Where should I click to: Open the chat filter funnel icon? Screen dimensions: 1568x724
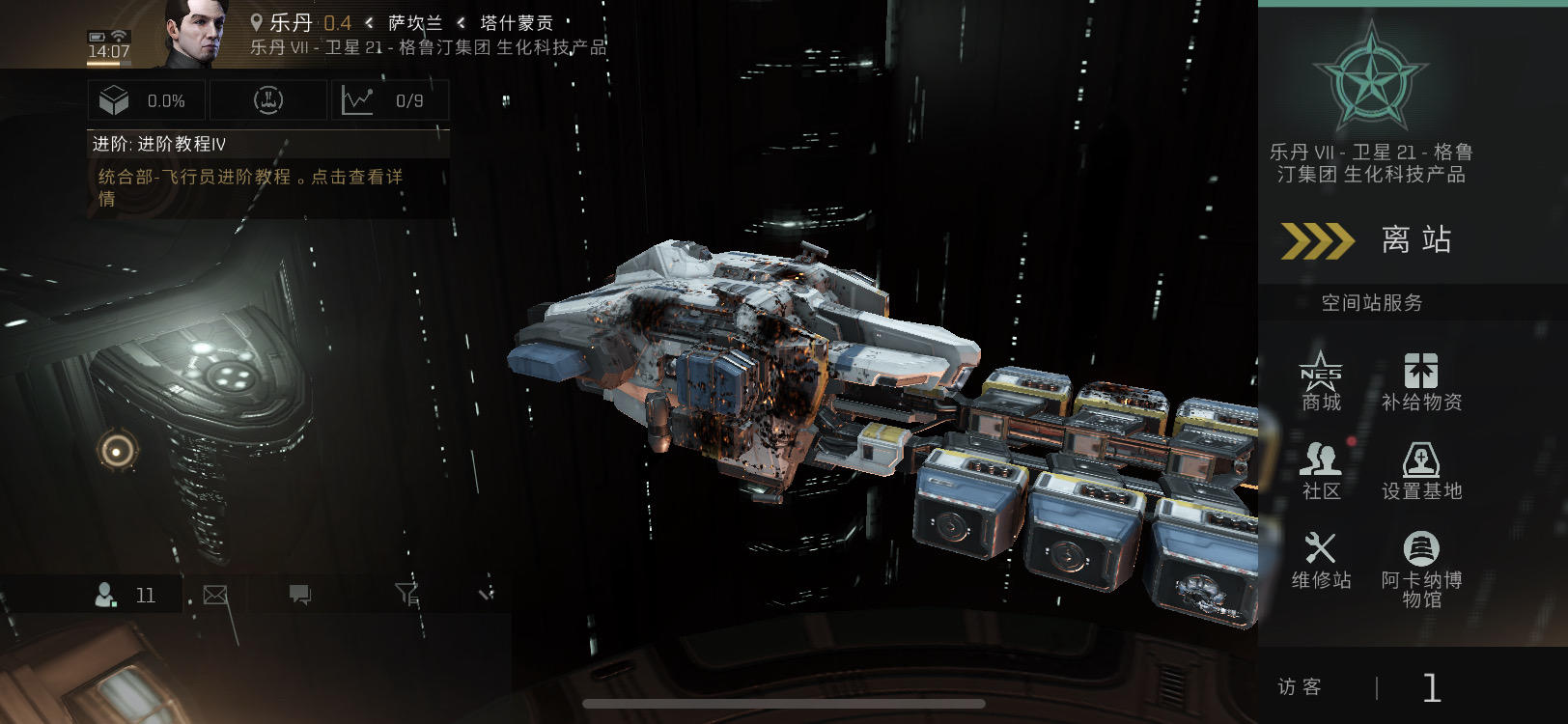pos(407,595)
